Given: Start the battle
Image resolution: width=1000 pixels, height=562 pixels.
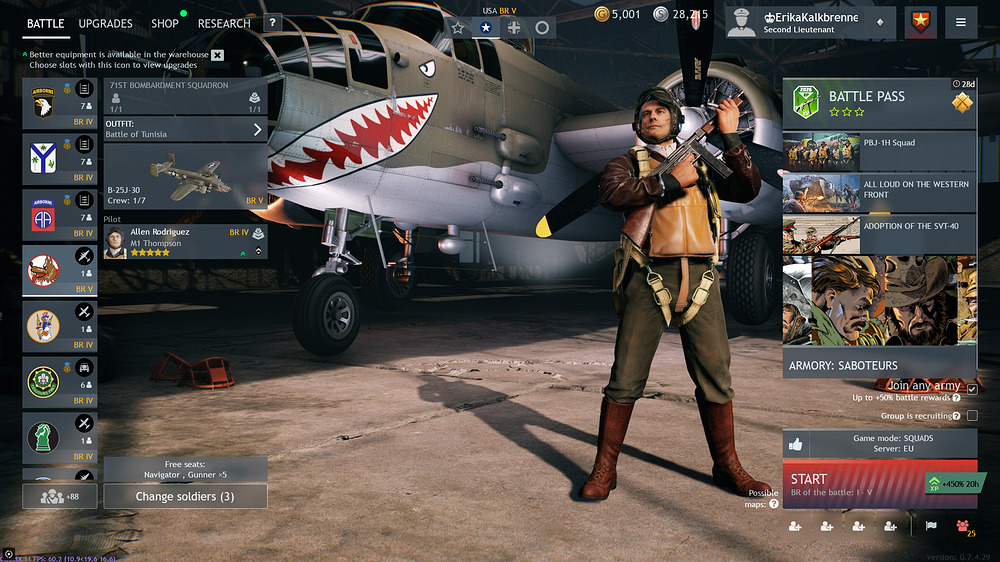Looking at the screenshot, I should (x=850, y=486).
